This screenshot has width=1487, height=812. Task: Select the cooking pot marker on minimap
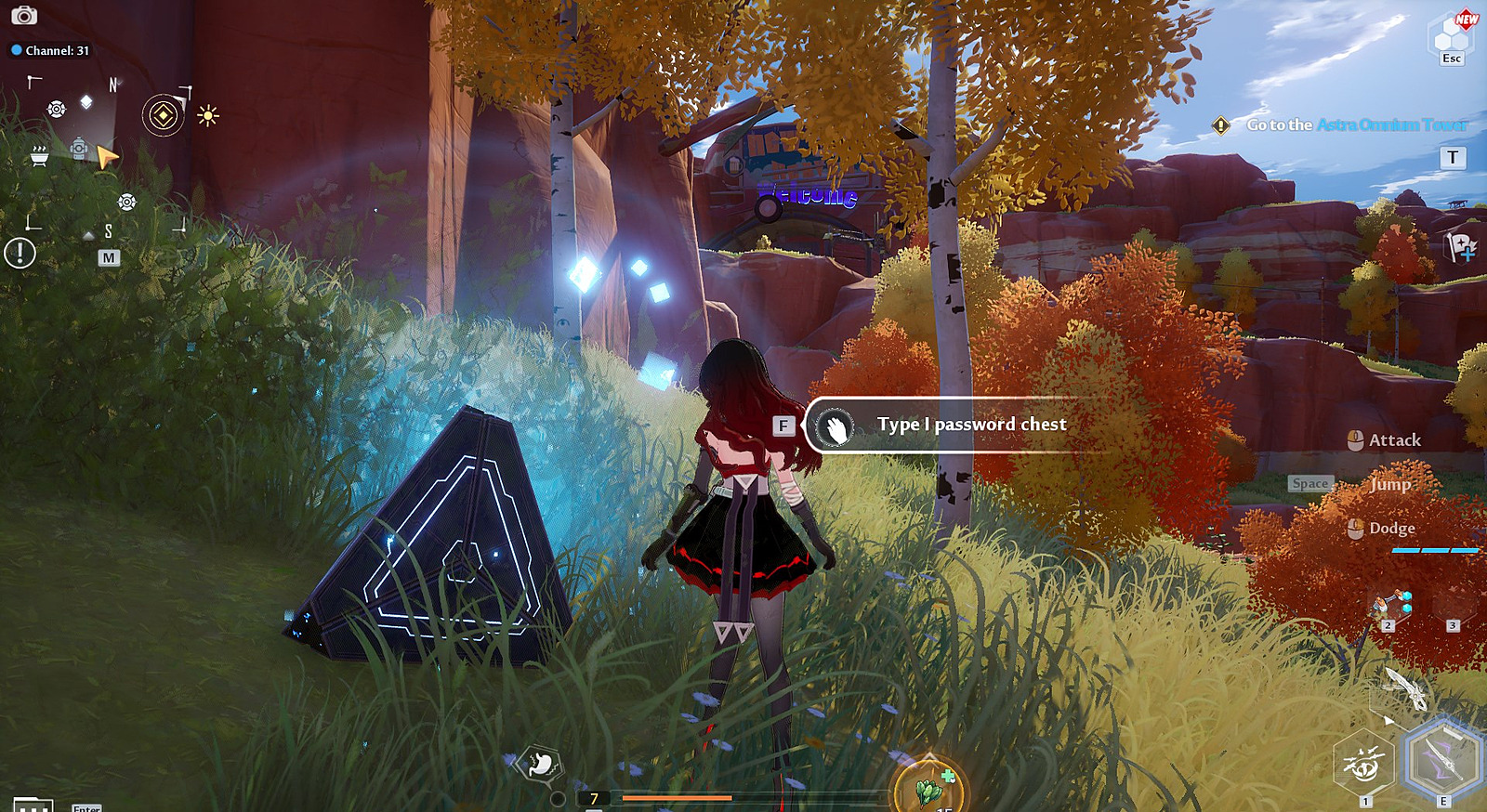(x=39, y=156)
